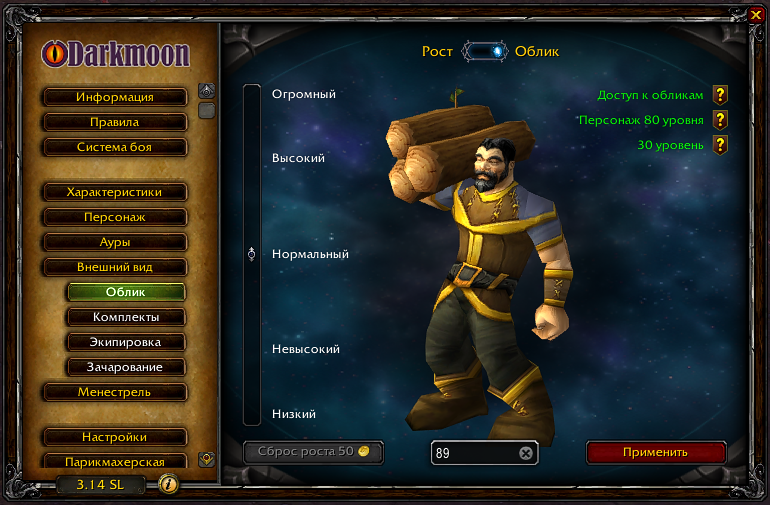Image resolution: width=770 pixels, height=505 pixels.
Task: Open the Парикмахерская entry
Action: pos(115,462)
